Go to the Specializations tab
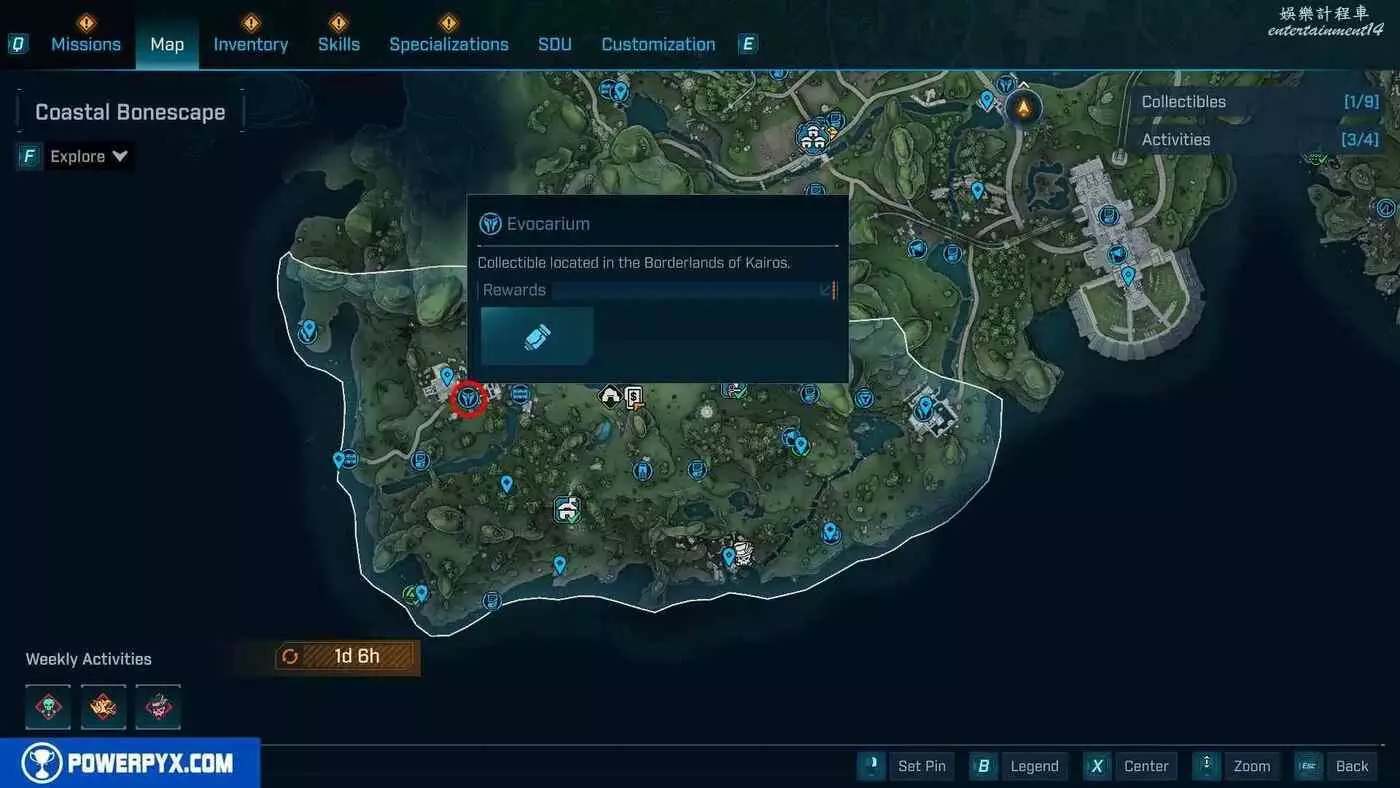The height and width of the screenshot is (788, 1400). coord(449,44)
